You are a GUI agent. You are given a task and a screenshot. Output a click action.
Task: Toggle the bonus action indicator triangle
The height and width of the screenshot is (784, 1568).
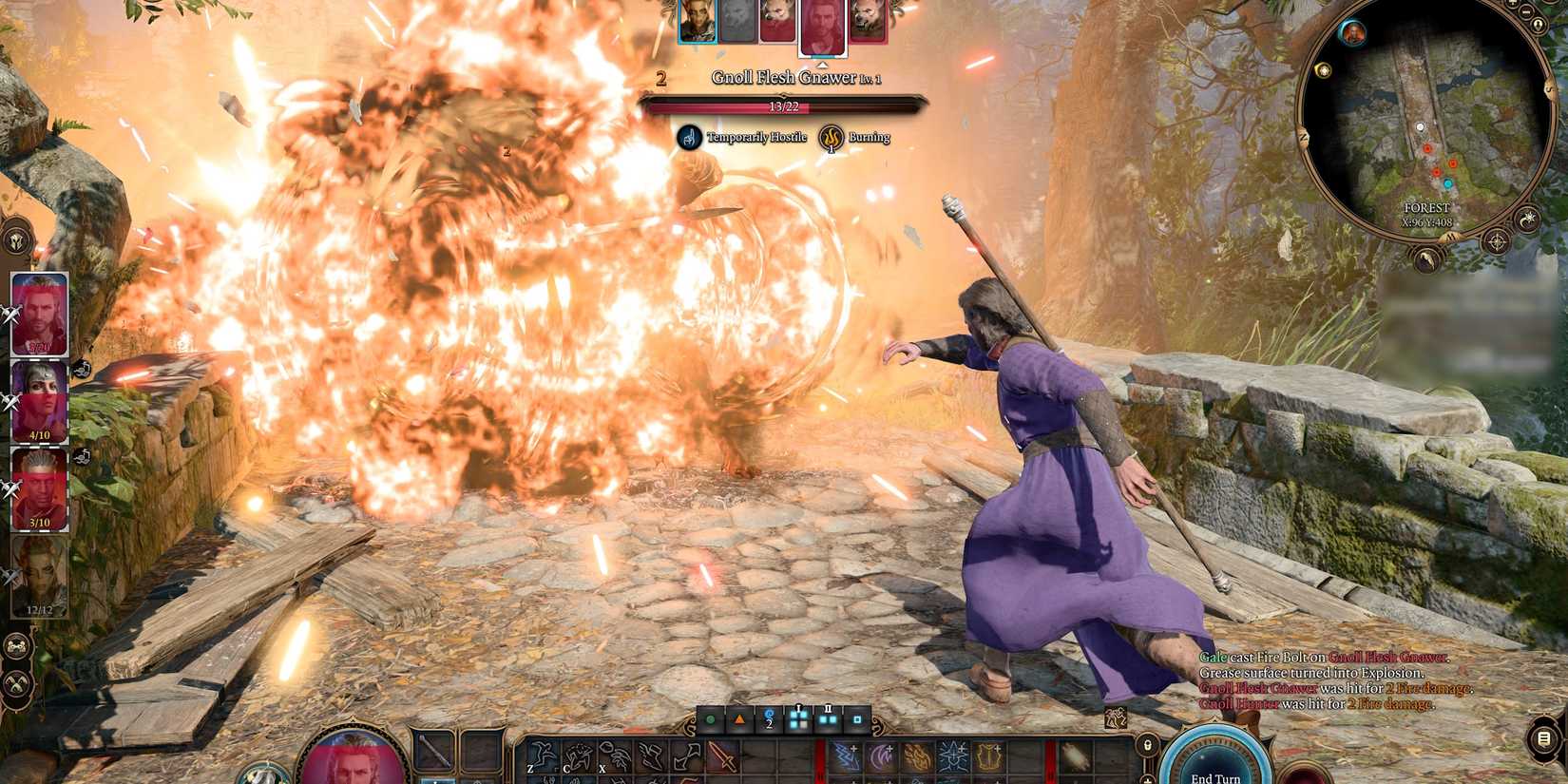(739, 719)
